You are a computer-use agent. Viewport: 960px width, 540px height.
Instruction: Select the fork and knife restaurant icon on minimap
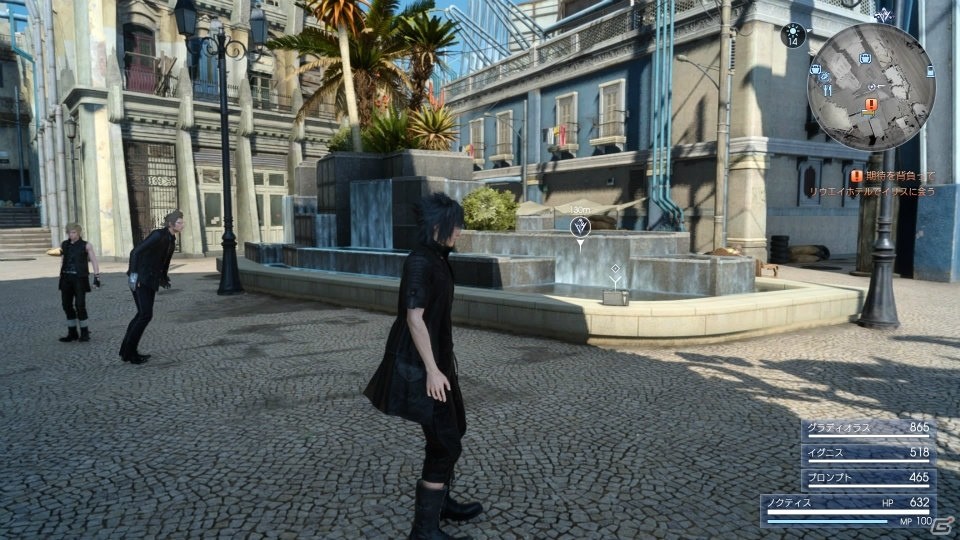pyautogui.click(x=827, y=89)
